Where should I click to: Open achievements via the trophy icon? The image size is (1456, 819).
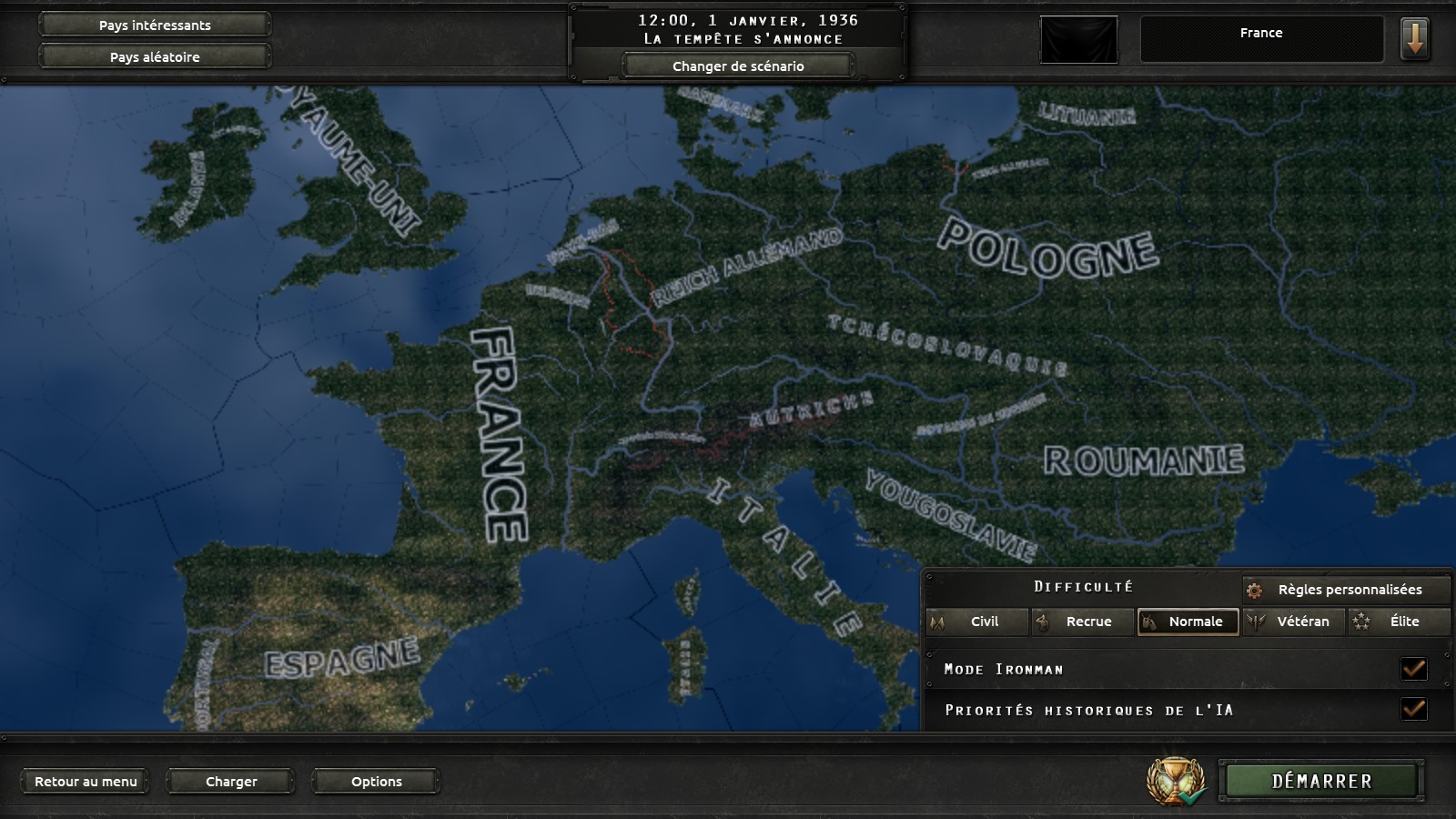click(x=1174, y=779)
